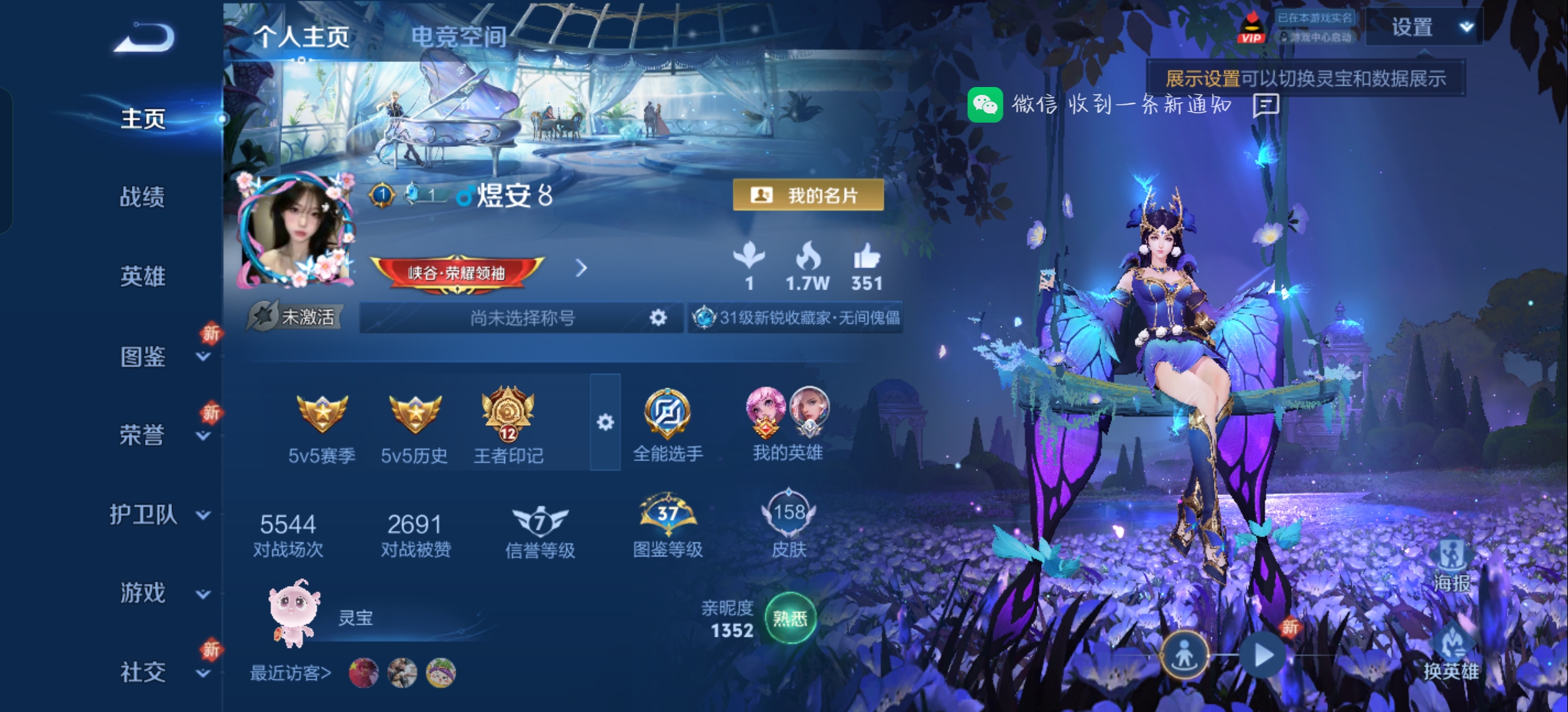Click the title selection gear icon
Image resolution: width=1568 pixels, height=712 pixels.
pos(657,318)
